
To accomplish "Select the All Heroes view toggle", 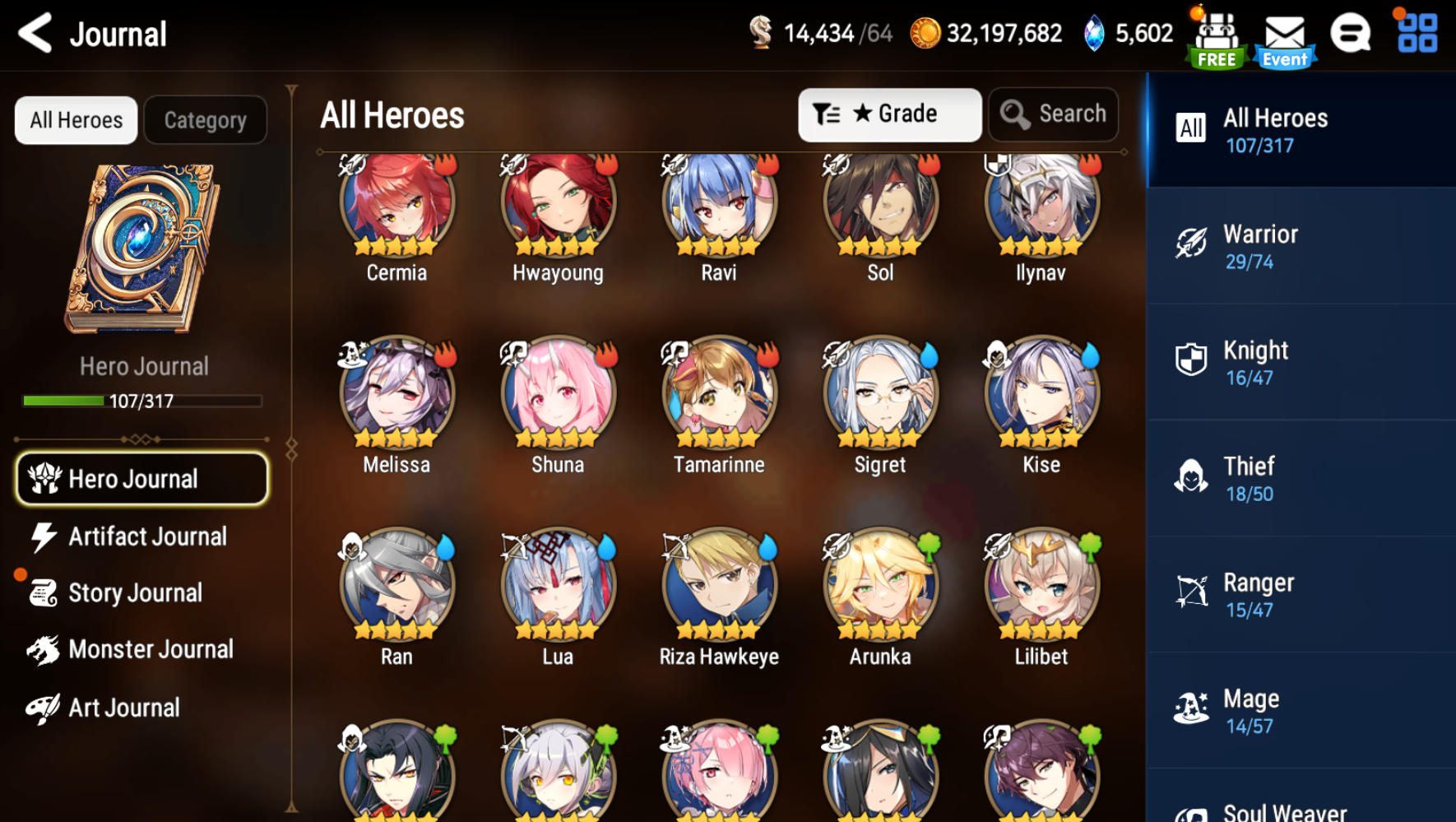I will click(76, 119).
